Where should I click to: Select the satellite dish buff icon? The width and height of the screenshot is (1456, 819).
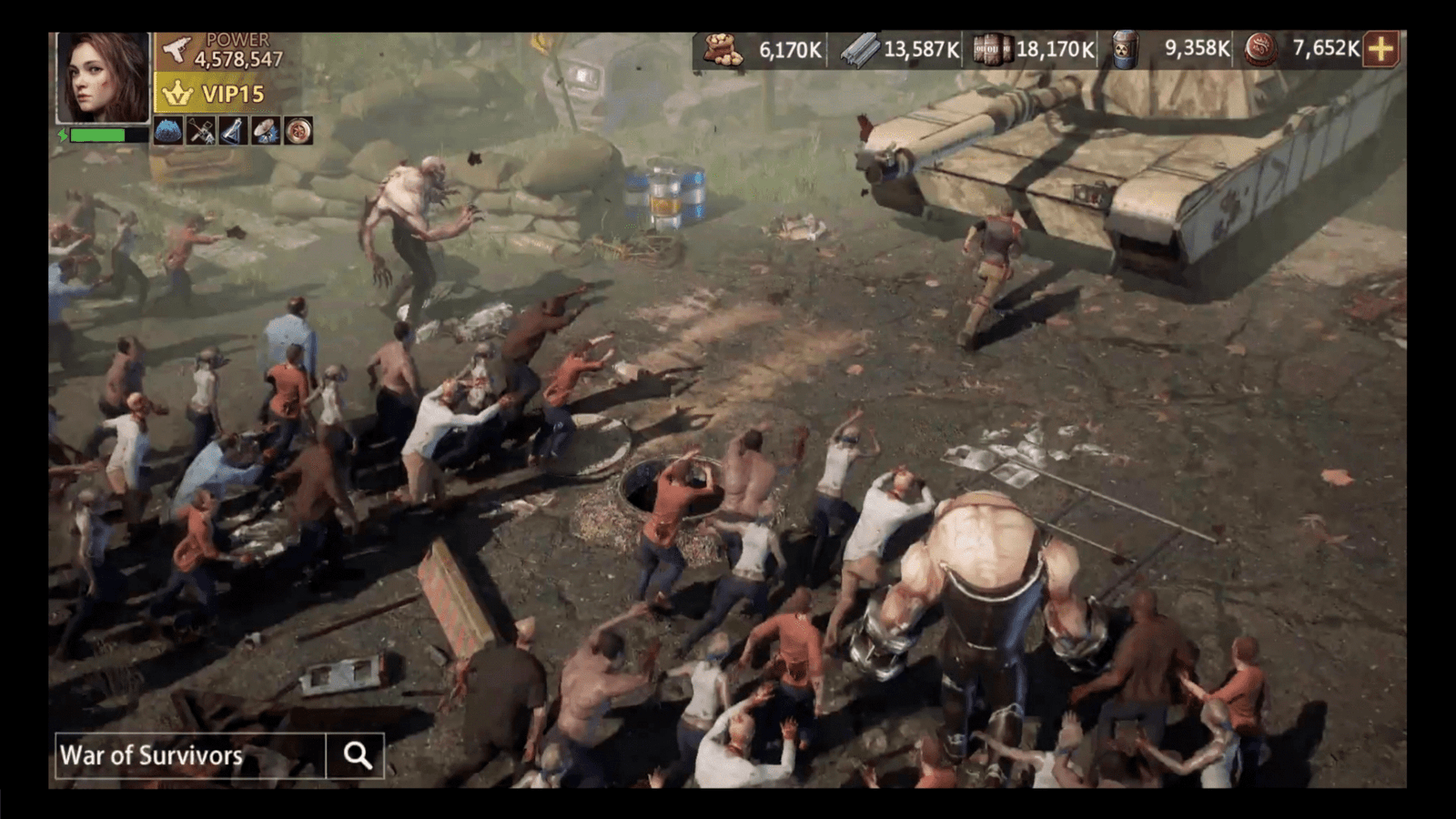266,131
